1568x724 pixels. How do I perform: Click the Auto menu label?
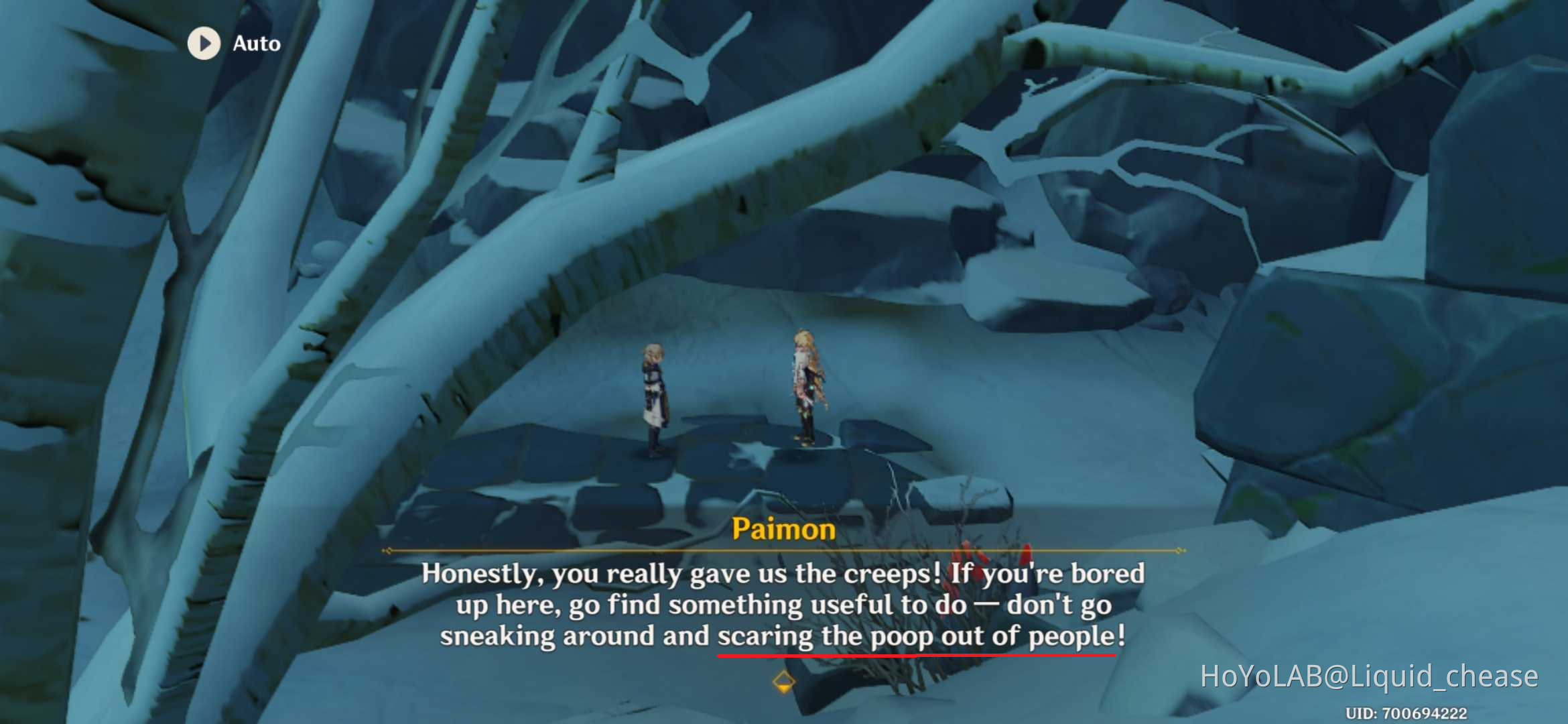click(257, 44)
